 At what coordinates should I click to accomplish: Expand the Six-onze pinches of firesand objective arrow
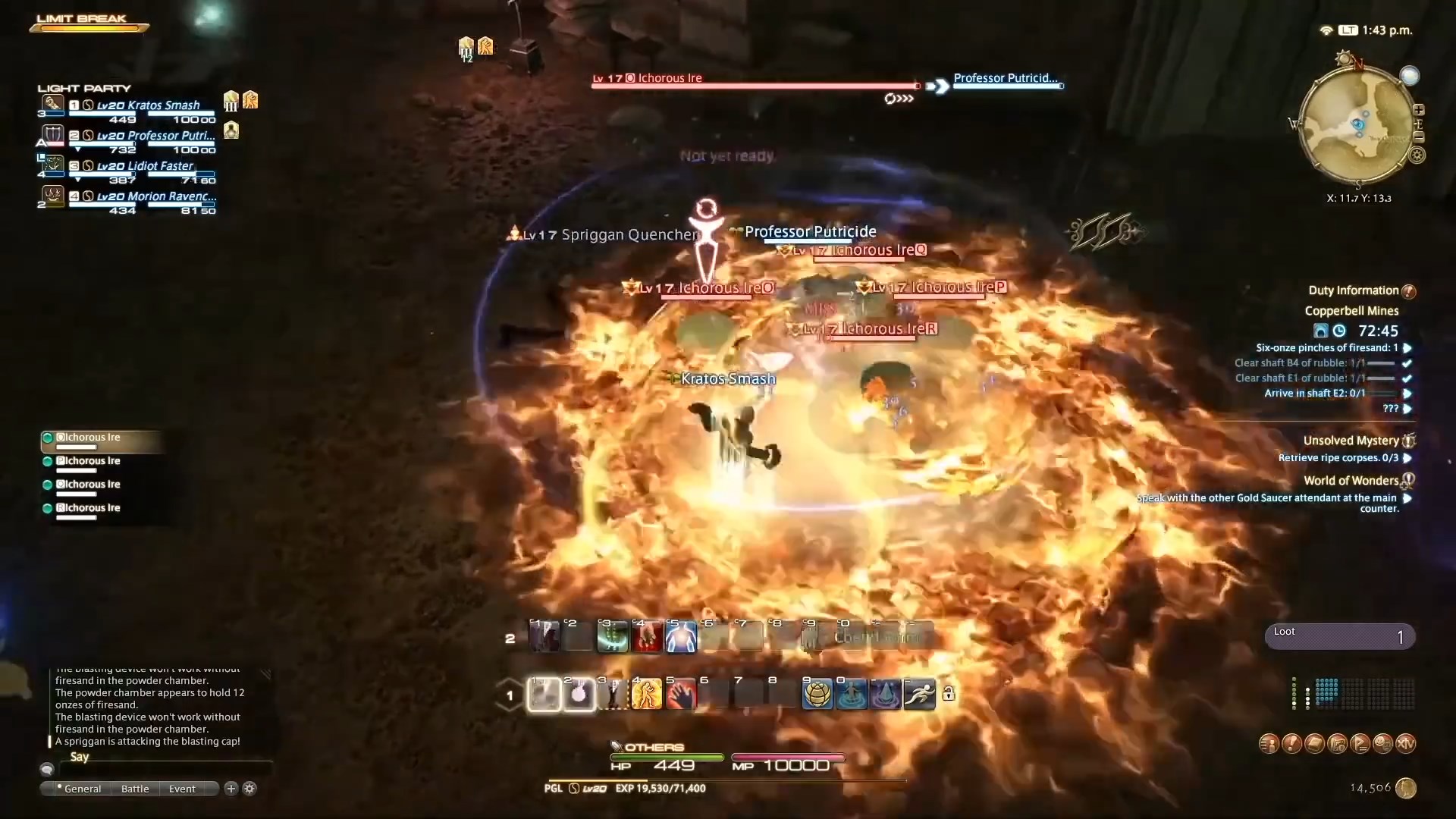coord(1409,347)
